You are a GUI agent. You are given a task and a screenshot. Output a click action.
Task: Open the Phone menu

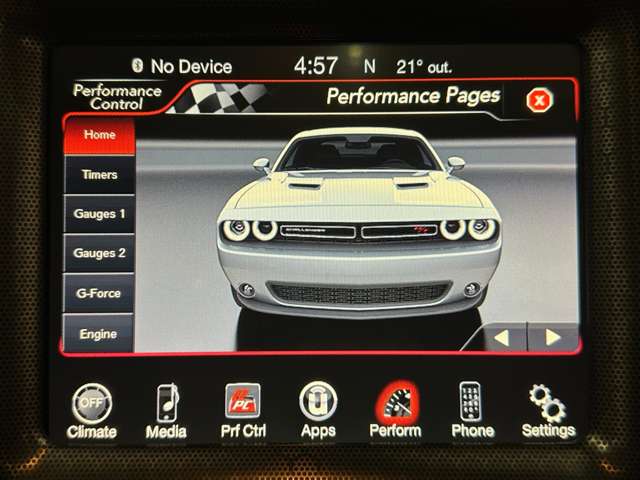click(472, 409)
